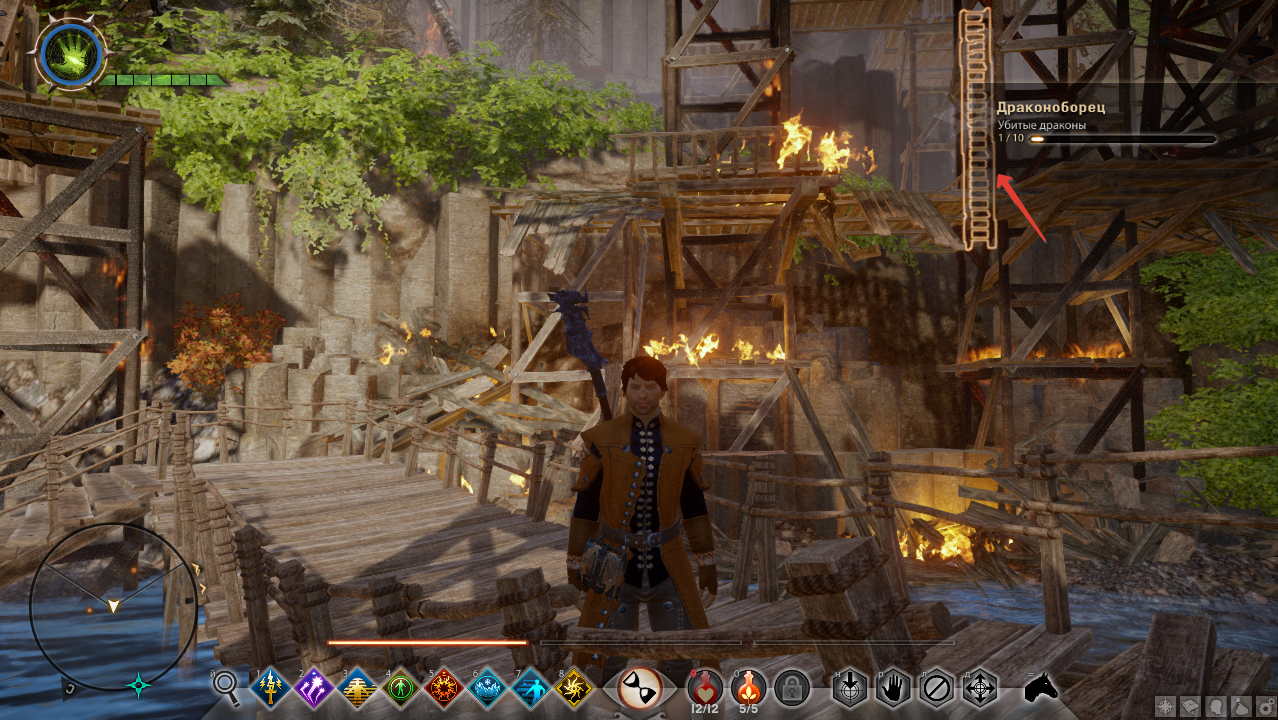Select the attack-target party command
Image resolution: width=1278 pixels, height=720 pixels.
coord(850,687)
